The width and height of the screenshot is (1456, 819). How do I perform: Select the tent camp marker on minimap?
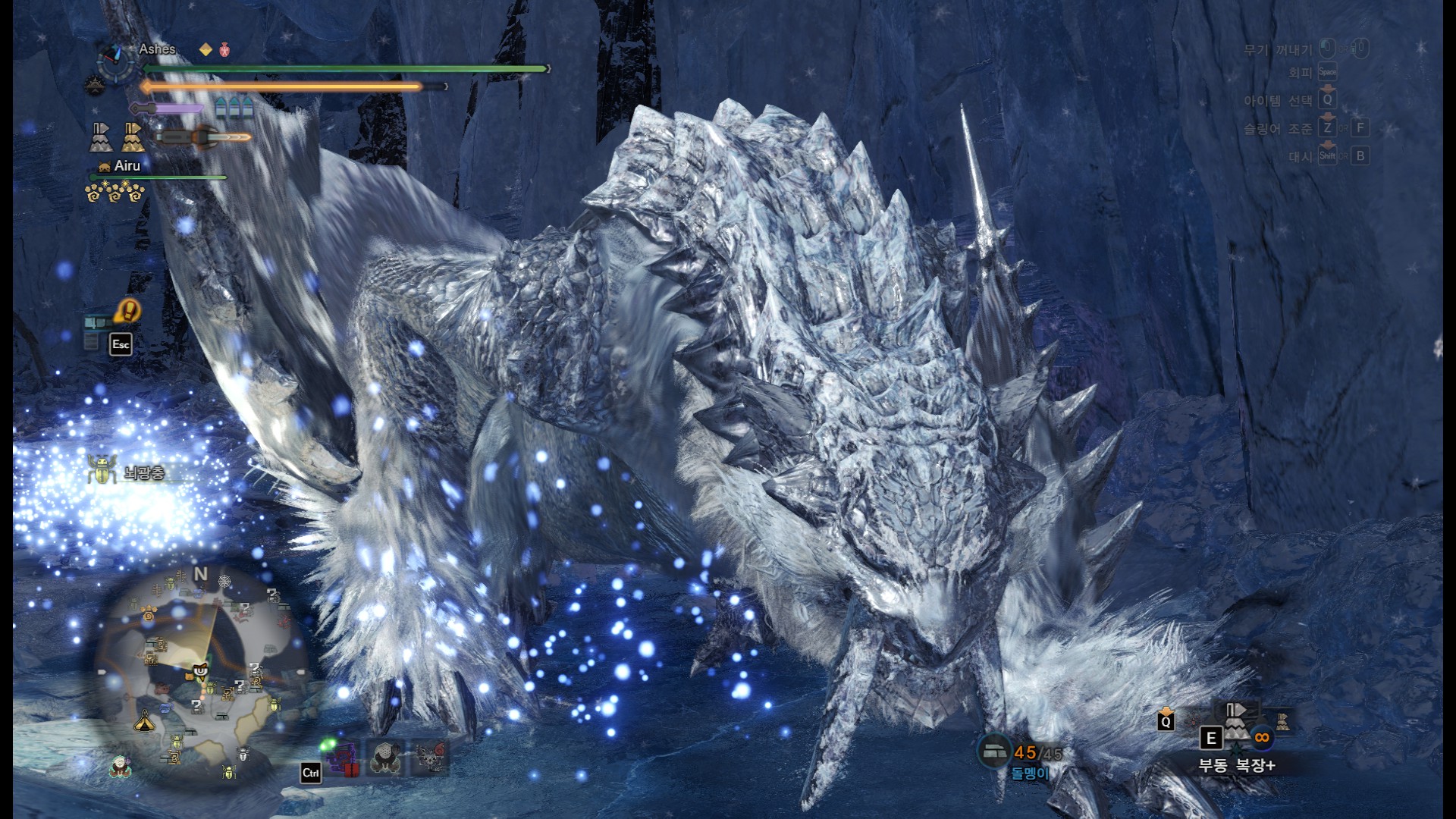point(144,721)
